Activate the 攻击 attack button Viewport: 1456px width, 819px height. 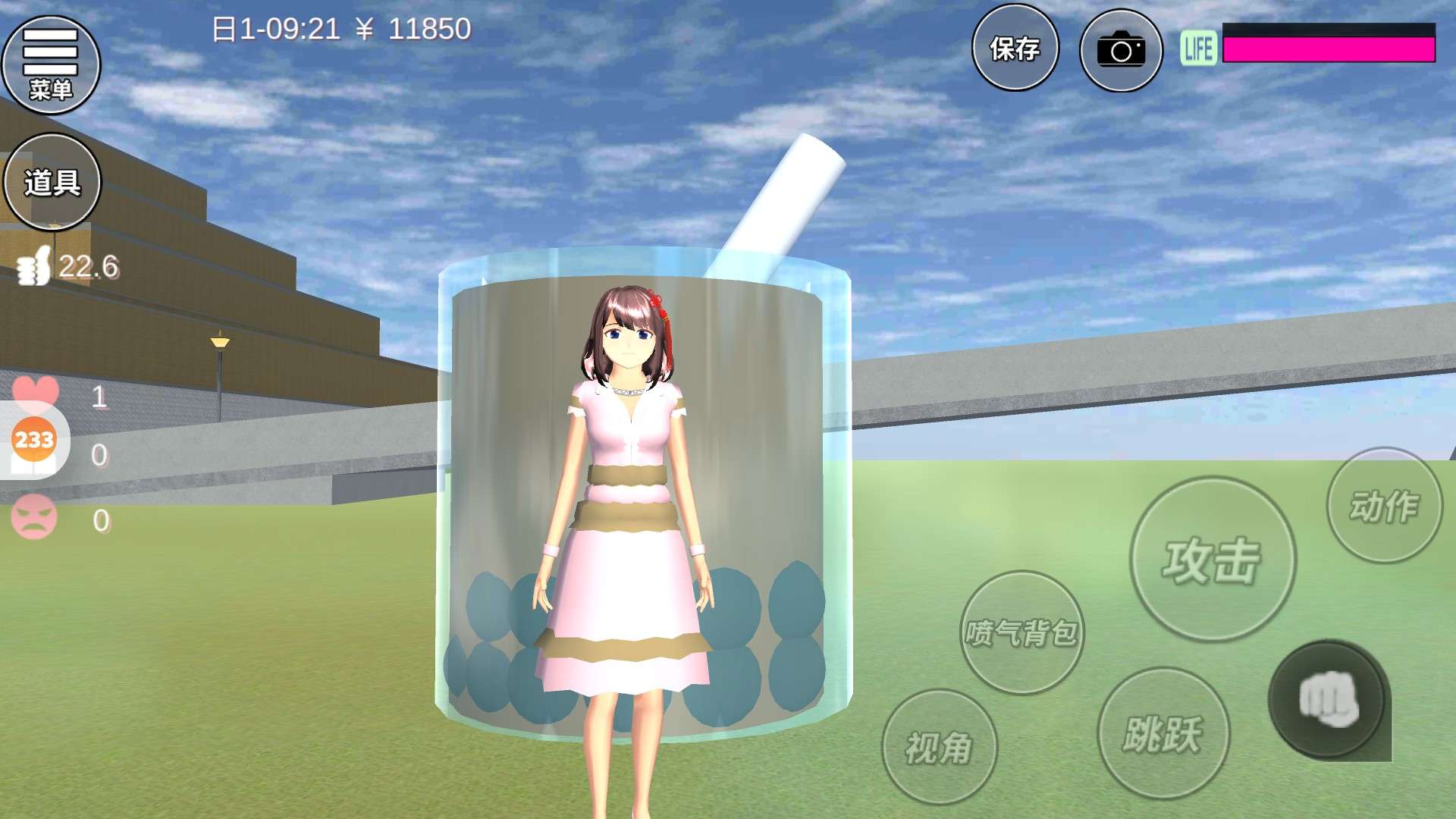[x=1212, y=560]
